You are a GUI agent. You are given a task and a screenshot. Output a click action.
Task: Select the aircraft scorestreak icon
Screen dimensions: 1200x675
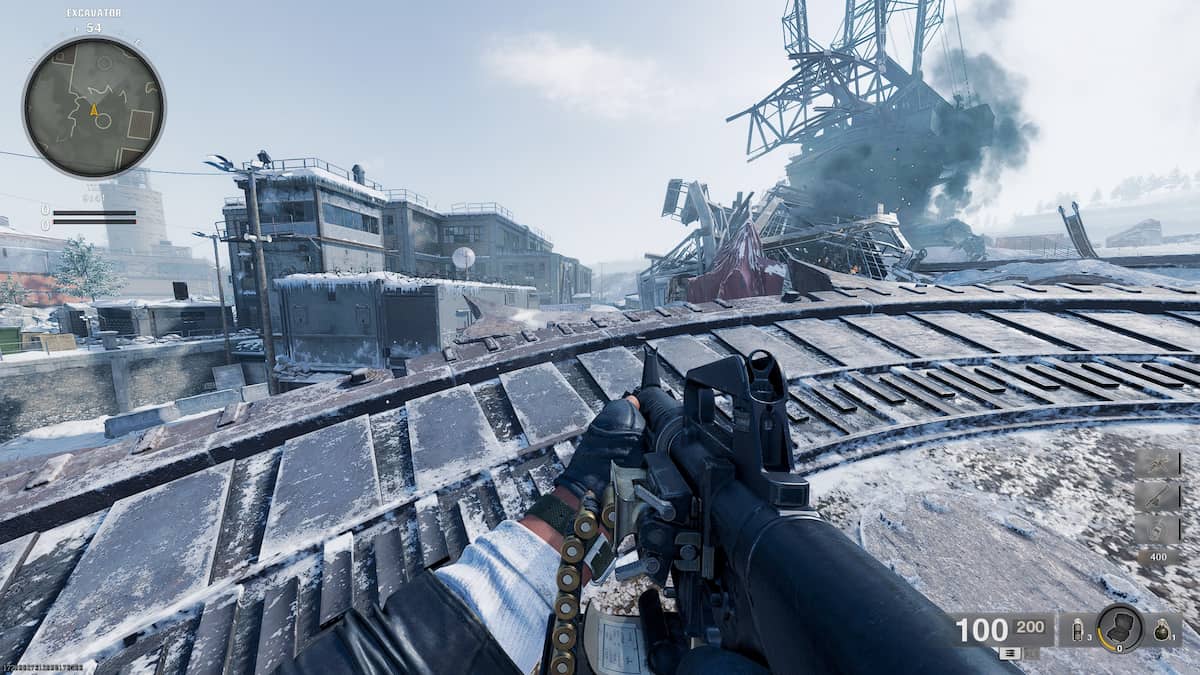tap(1157, 465)
